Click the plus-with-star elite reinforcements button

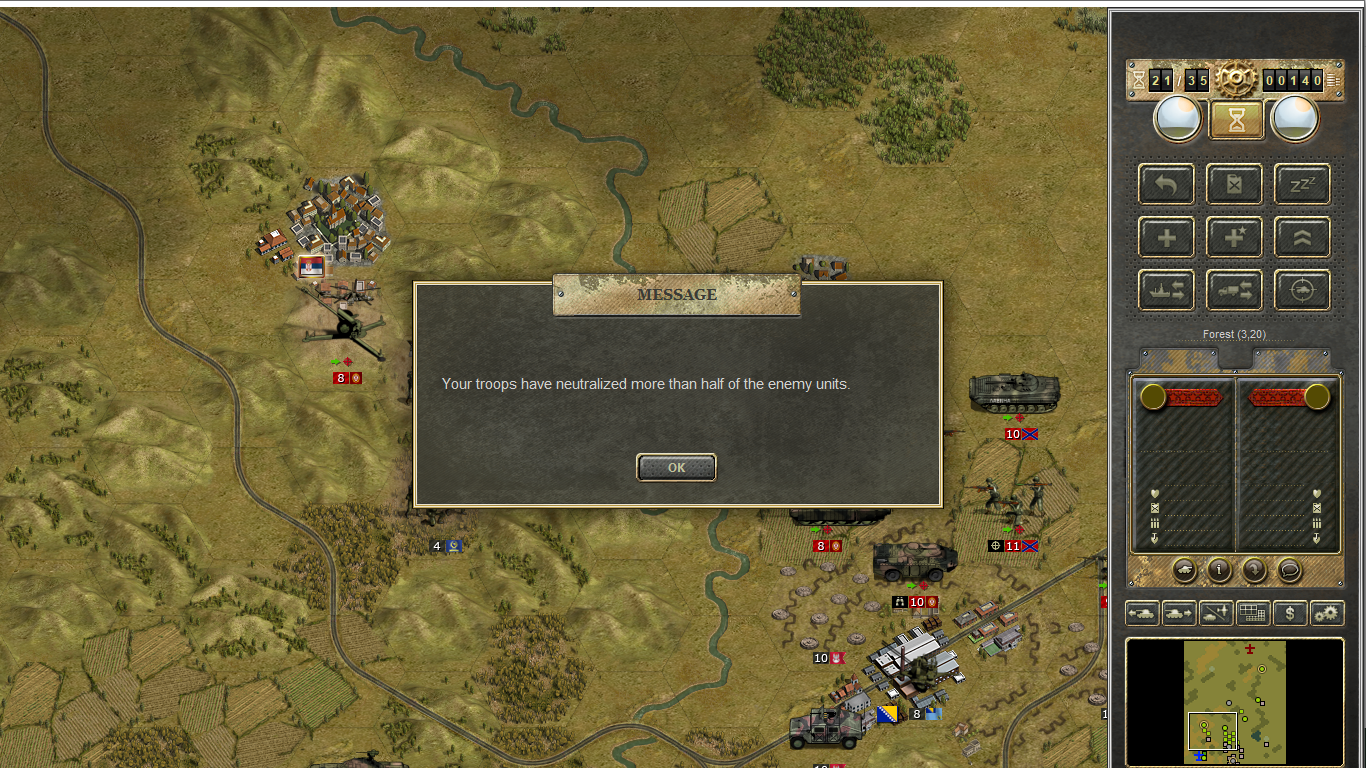(x=1234, y=238)
